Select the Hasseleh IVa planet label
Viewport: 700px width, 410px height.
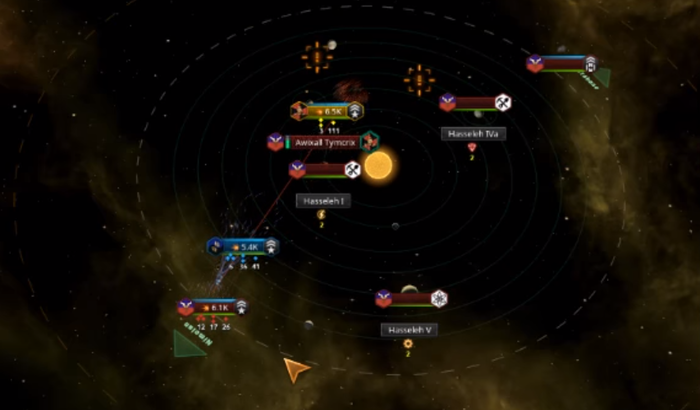472,133
